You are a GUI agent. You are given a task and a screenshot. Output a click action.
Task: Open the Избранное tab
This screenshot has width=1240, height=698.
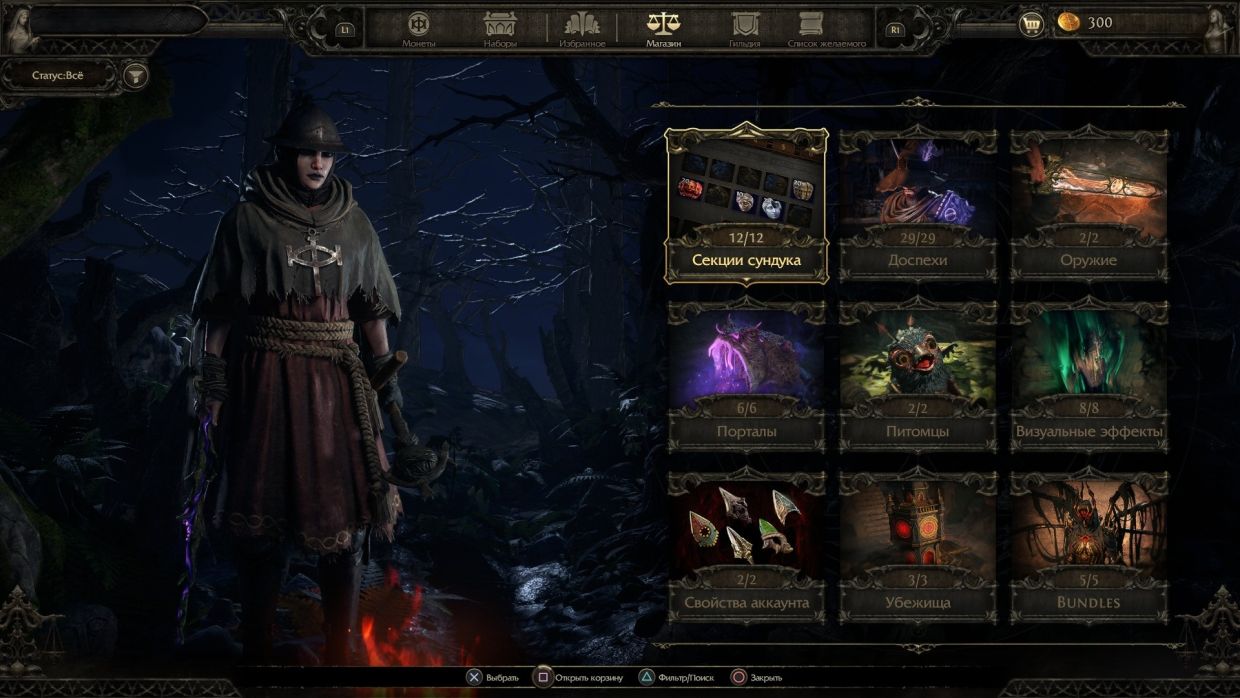(x=582, y=29)
